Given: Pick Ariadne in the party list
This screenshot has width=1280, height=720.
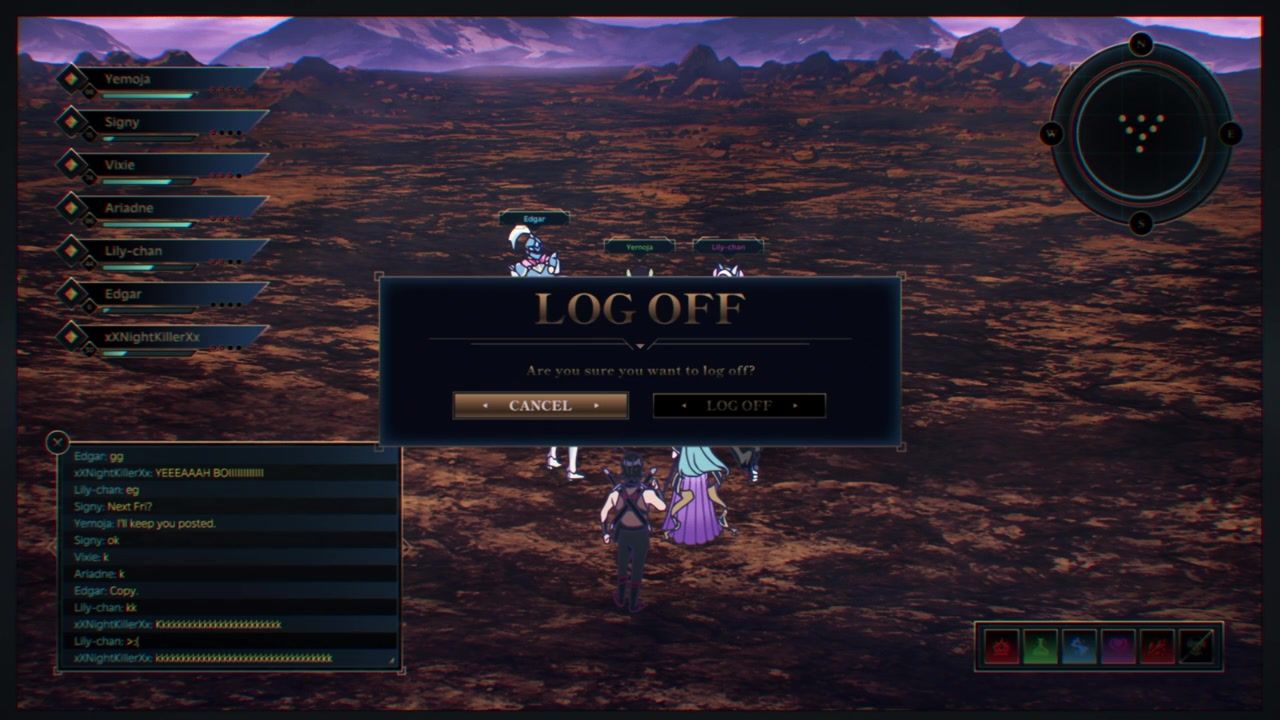Looking at the screenshot, I should pos(160,208).
